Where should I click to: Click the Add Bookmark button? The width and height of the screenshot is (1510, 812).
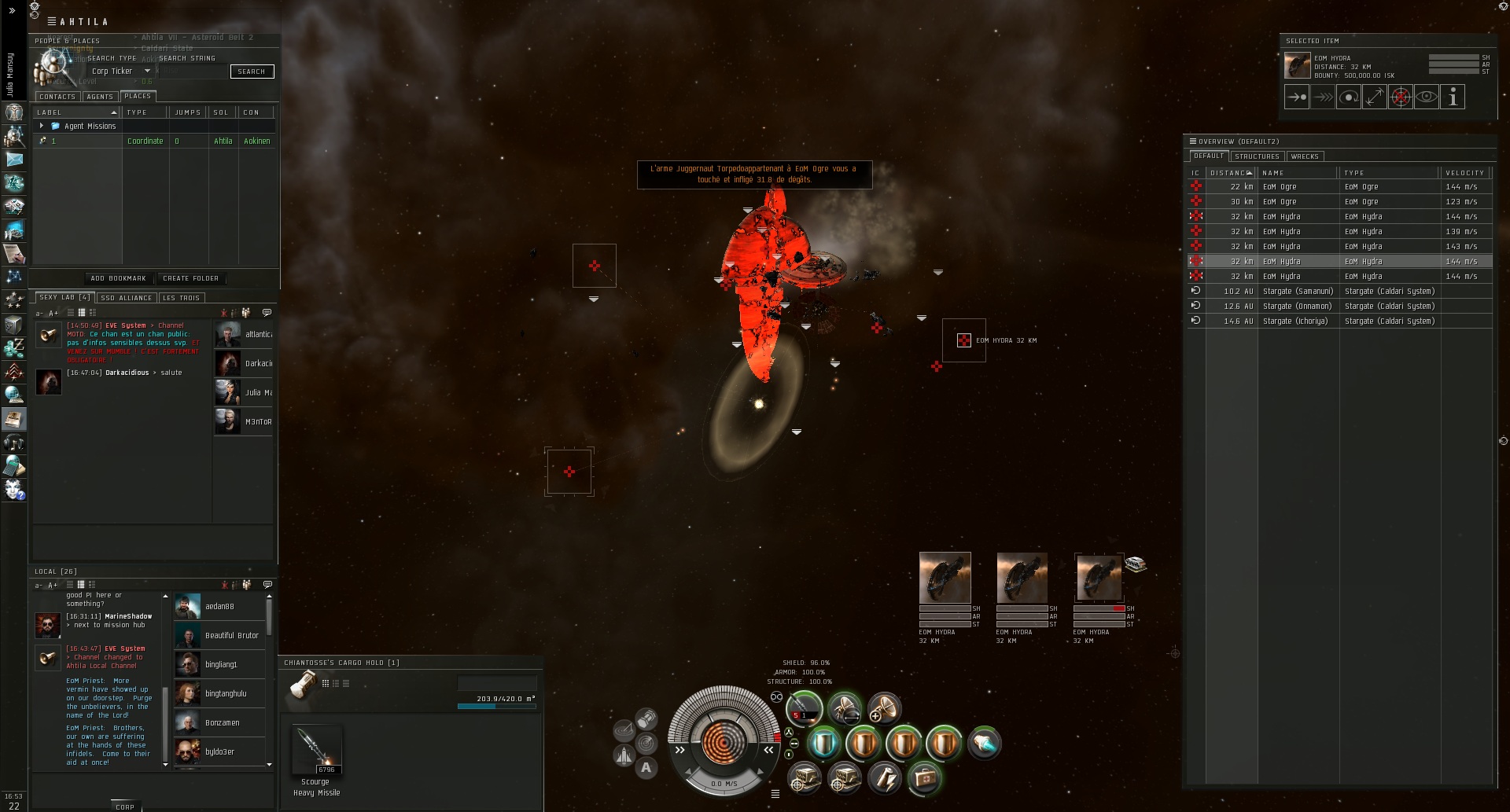pyautogui.click(x=118, y=278)
